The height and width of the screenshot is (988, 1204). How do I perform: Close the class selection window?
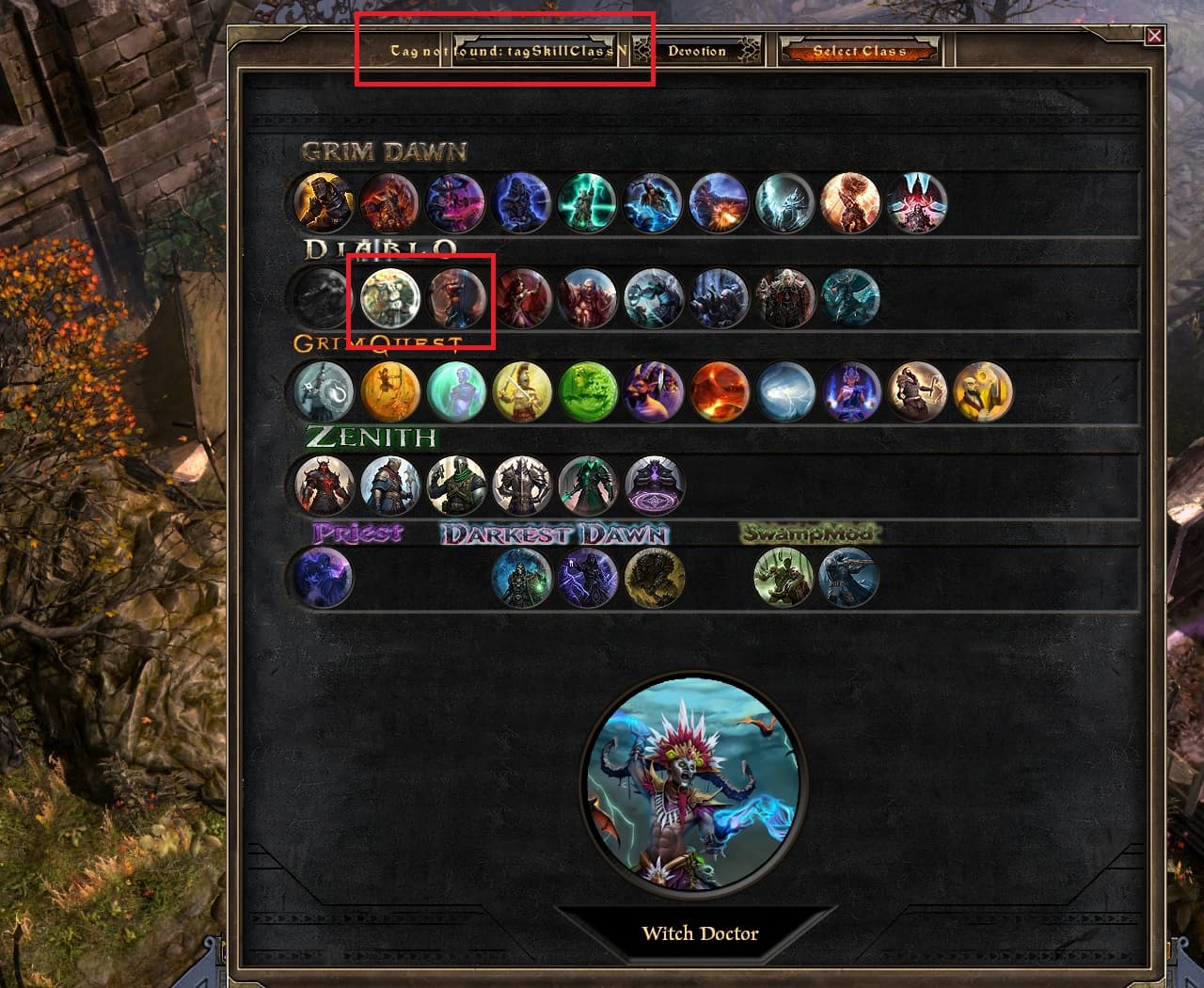coord(1154,36)
